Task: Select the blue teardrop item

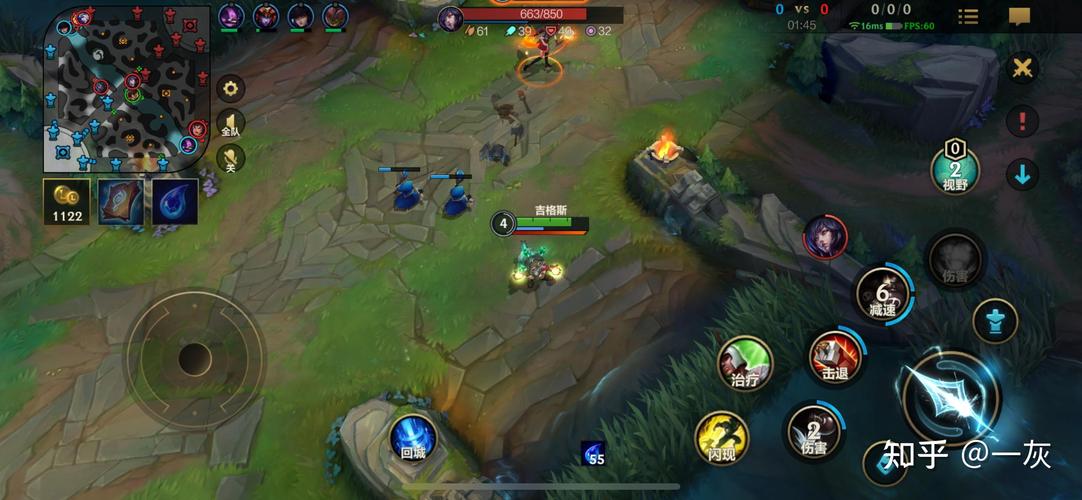Action: pyautogui.click(x=175, y=201)
